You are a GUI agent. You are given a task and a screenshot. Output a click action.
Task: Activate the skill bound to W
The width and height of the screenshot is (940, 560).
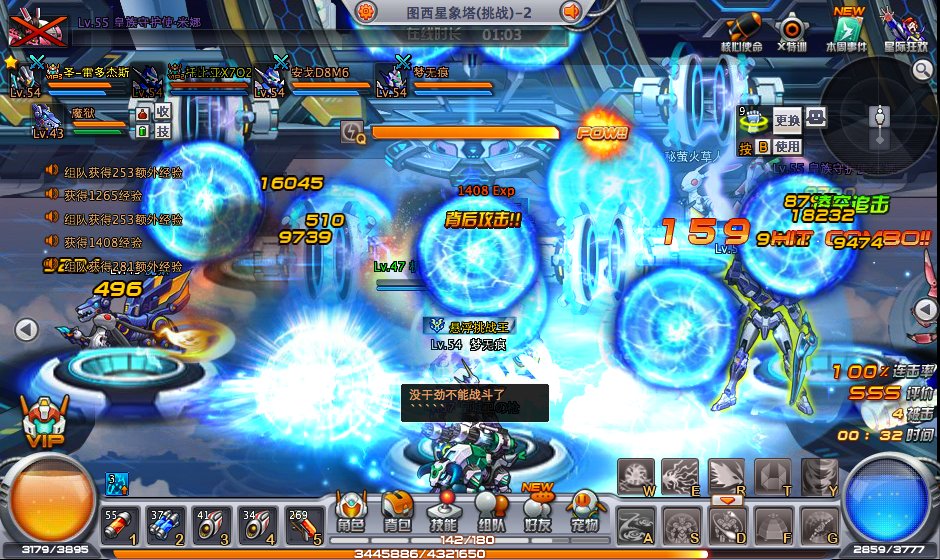636,476
